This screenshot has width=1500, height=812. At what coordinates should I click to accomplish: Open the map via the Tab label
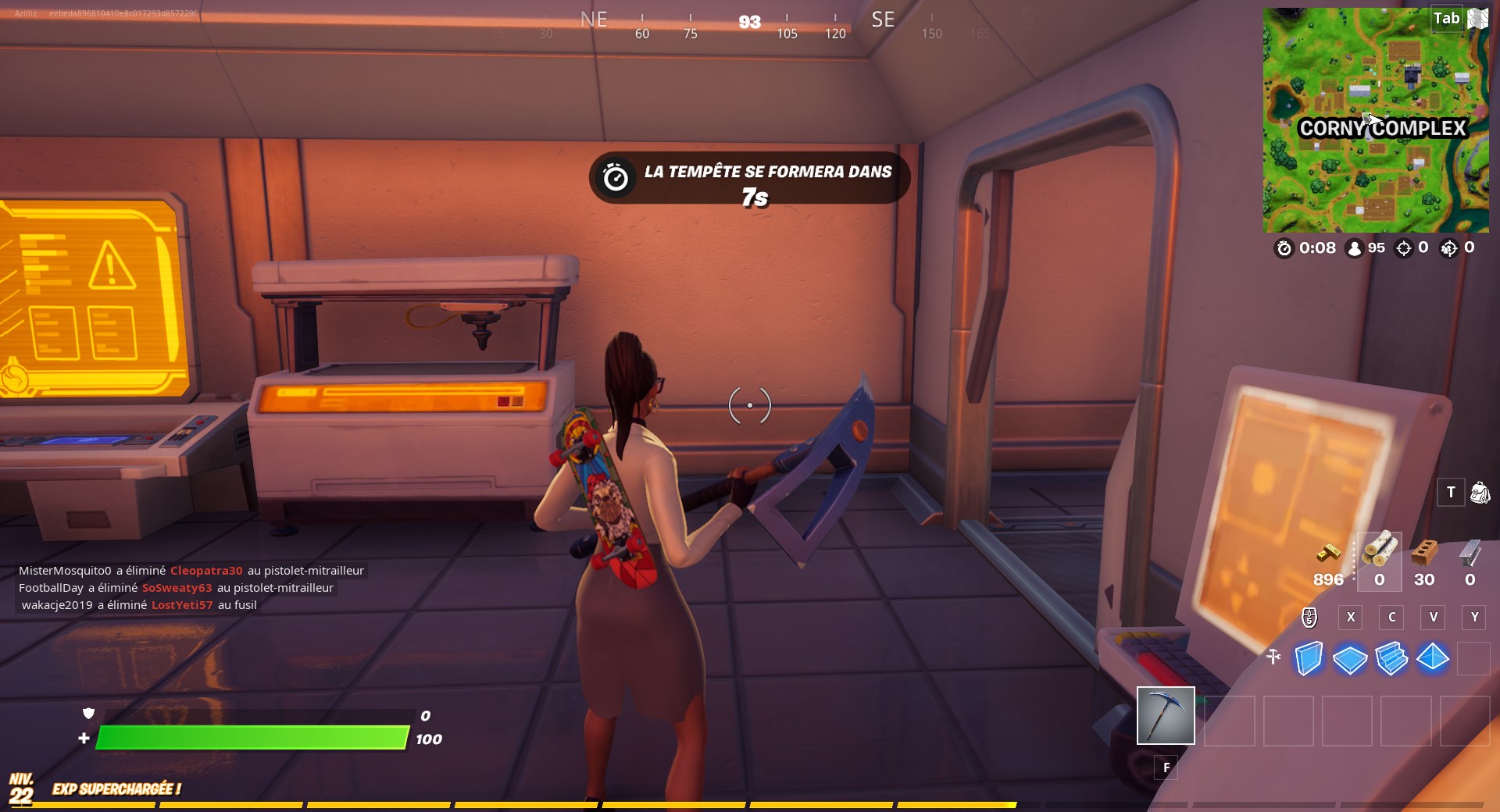click(1446, 18)
